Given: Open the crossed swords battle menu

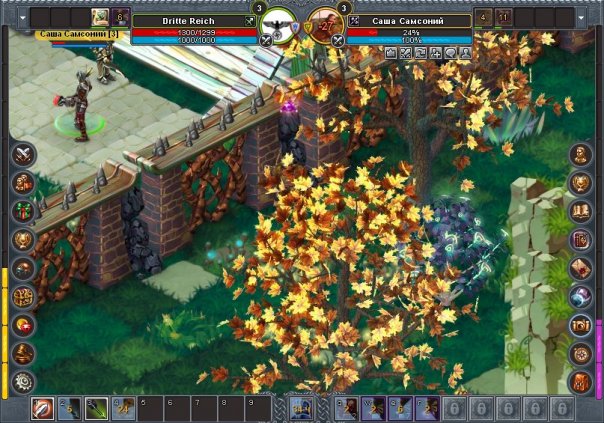Looking at the screenshot, I should [24, 154].
